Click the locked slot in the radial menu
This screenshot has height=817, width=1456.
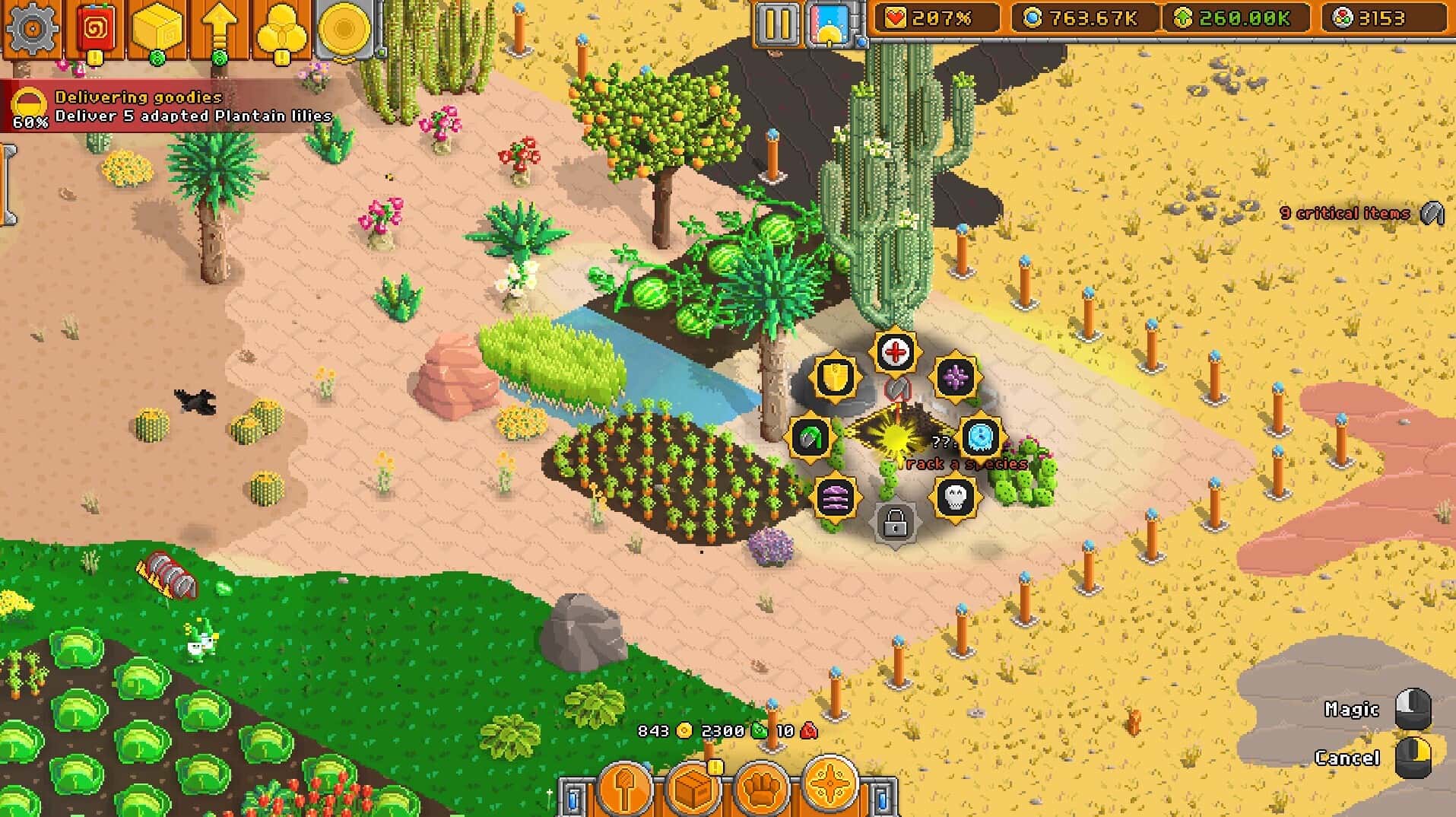[895, 522]
